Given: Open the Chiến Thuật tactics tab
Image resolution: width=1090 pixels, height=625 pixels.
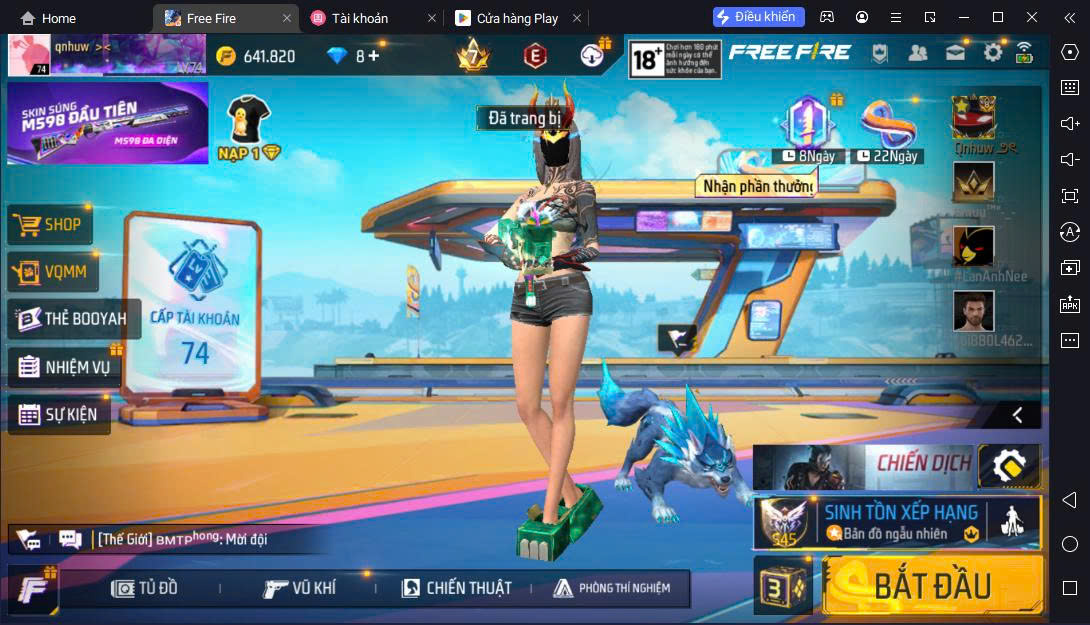Looking at the screenshot, I should point(456,588).
